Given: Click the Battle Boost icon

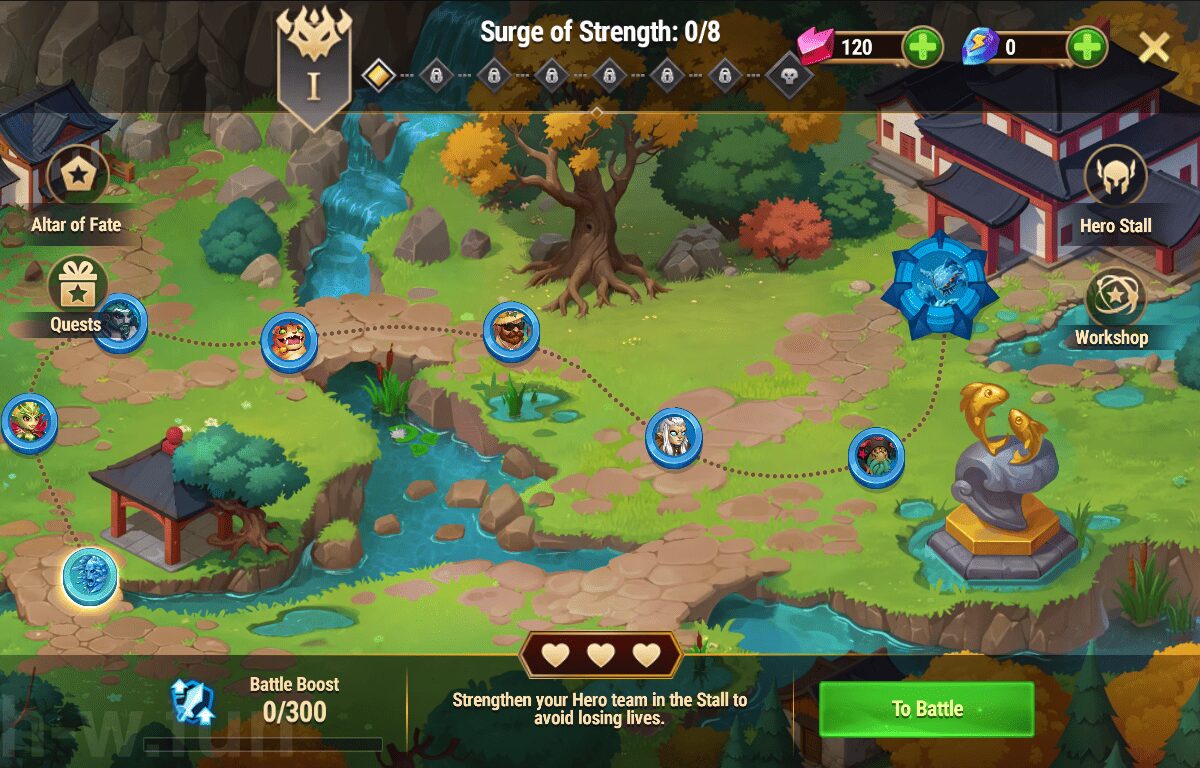Looking at the screenshot, I should (x=191, y=700).
